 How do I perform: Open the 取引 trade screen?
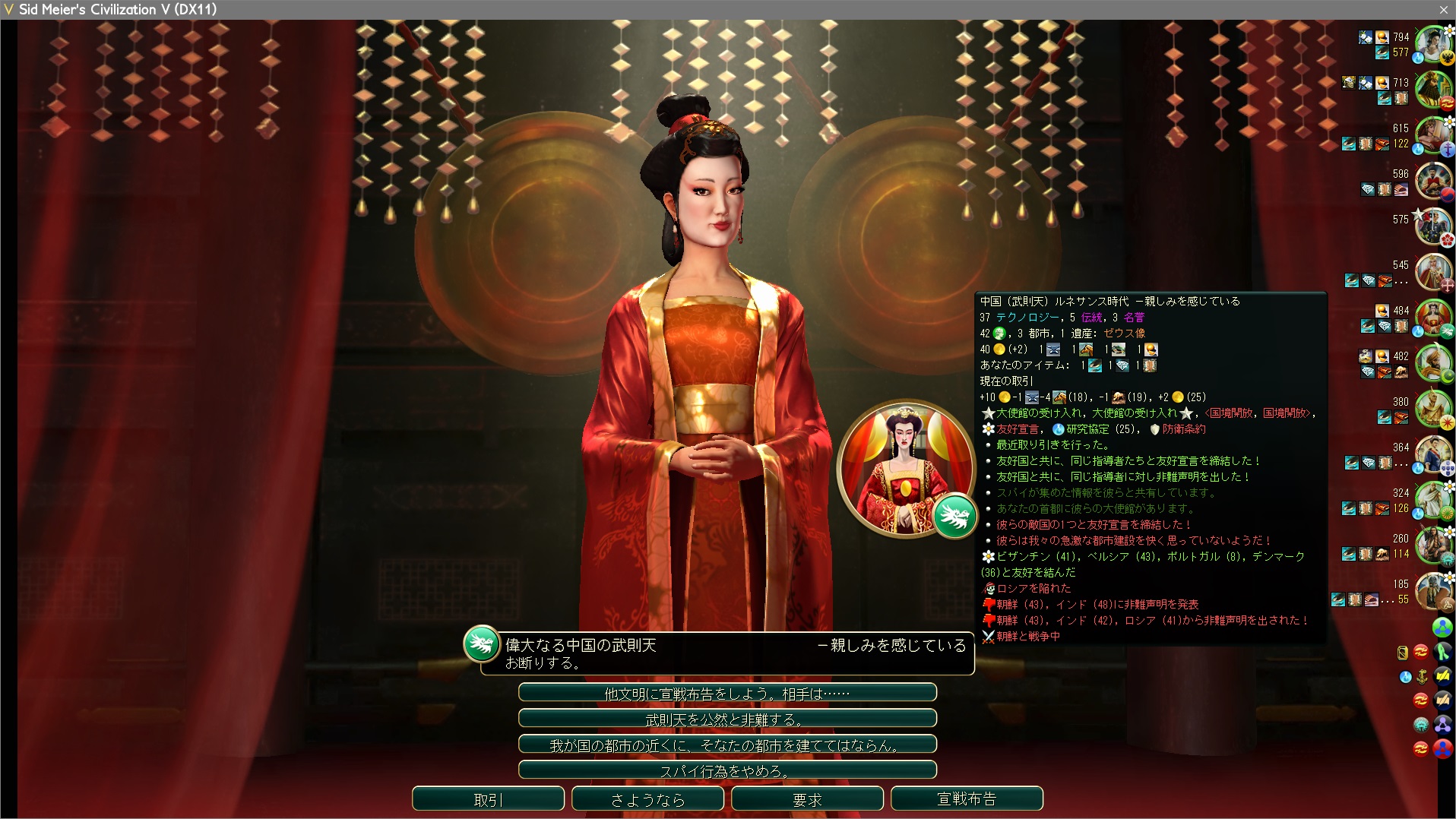[x=488, y=799]
